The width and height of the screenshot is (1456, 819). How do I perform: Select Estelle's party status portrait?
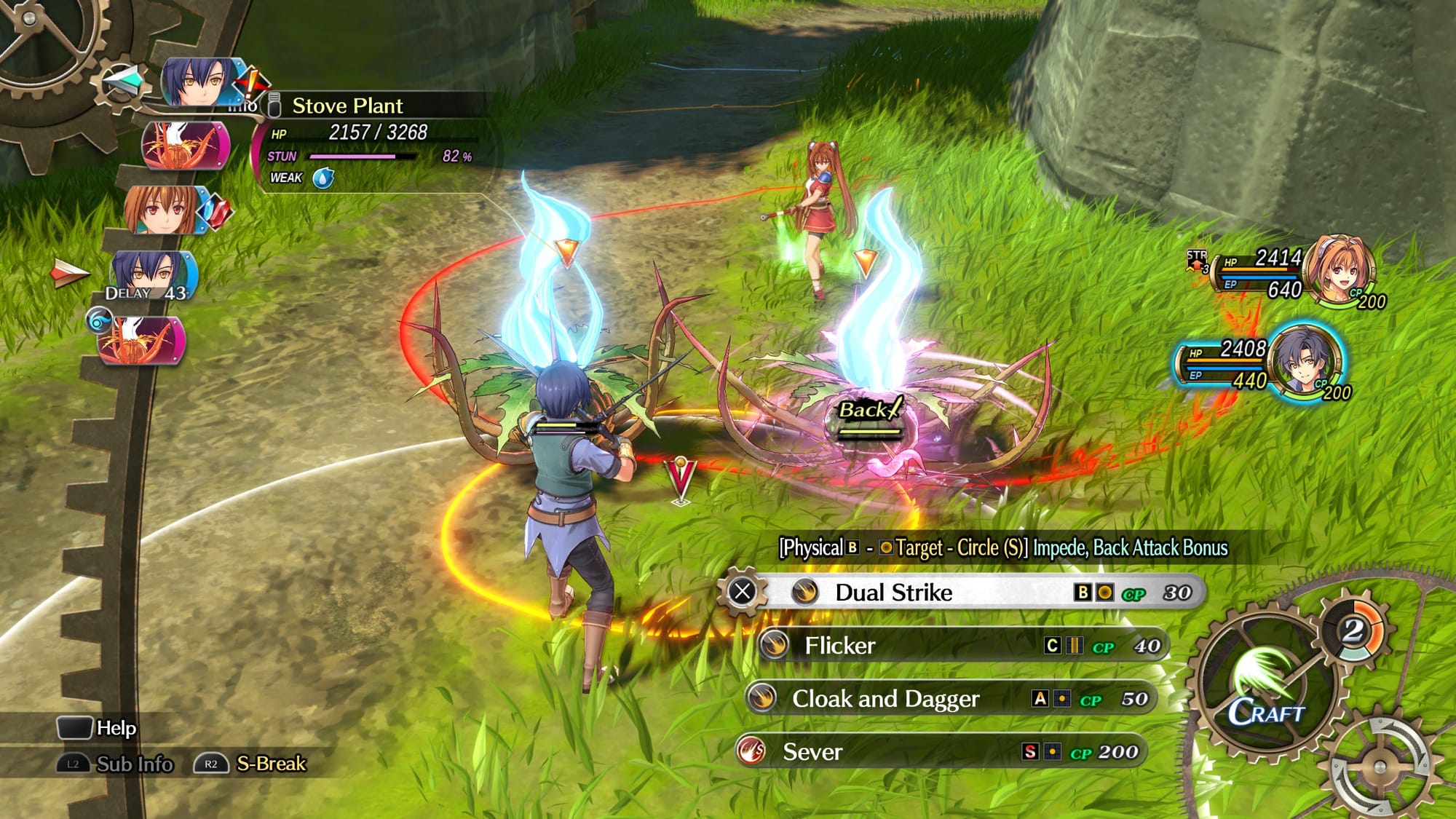pos(1338,269)
